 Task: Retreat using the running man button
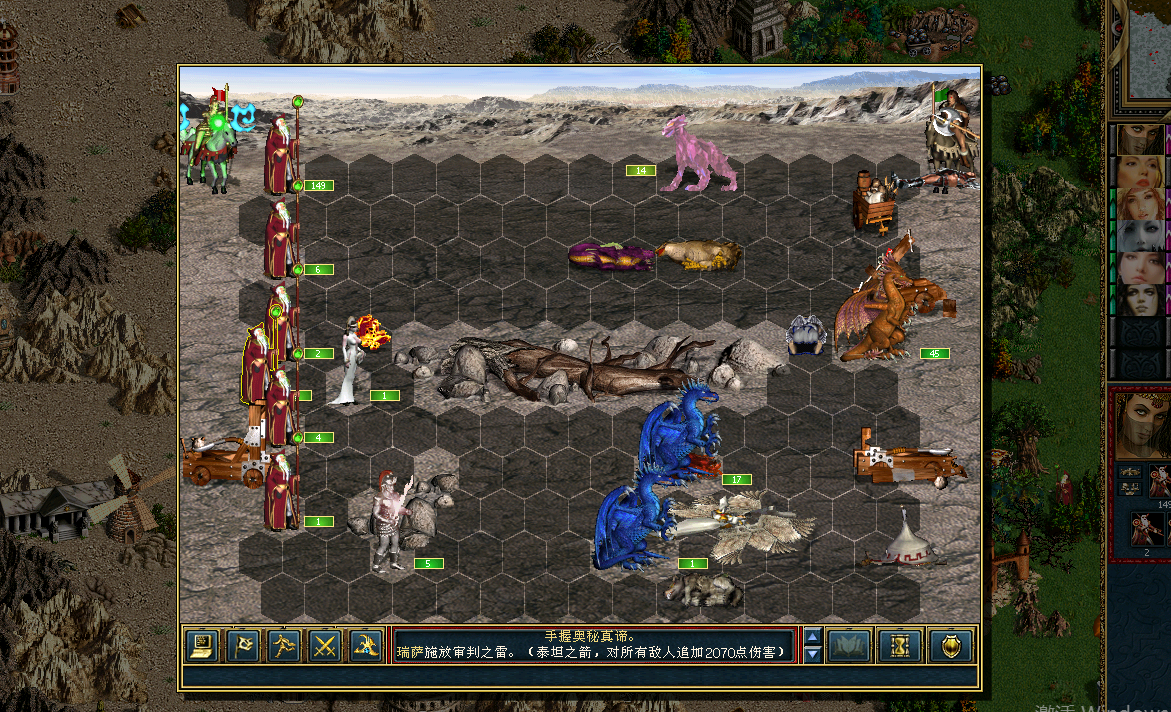click(x=283, y=646)
